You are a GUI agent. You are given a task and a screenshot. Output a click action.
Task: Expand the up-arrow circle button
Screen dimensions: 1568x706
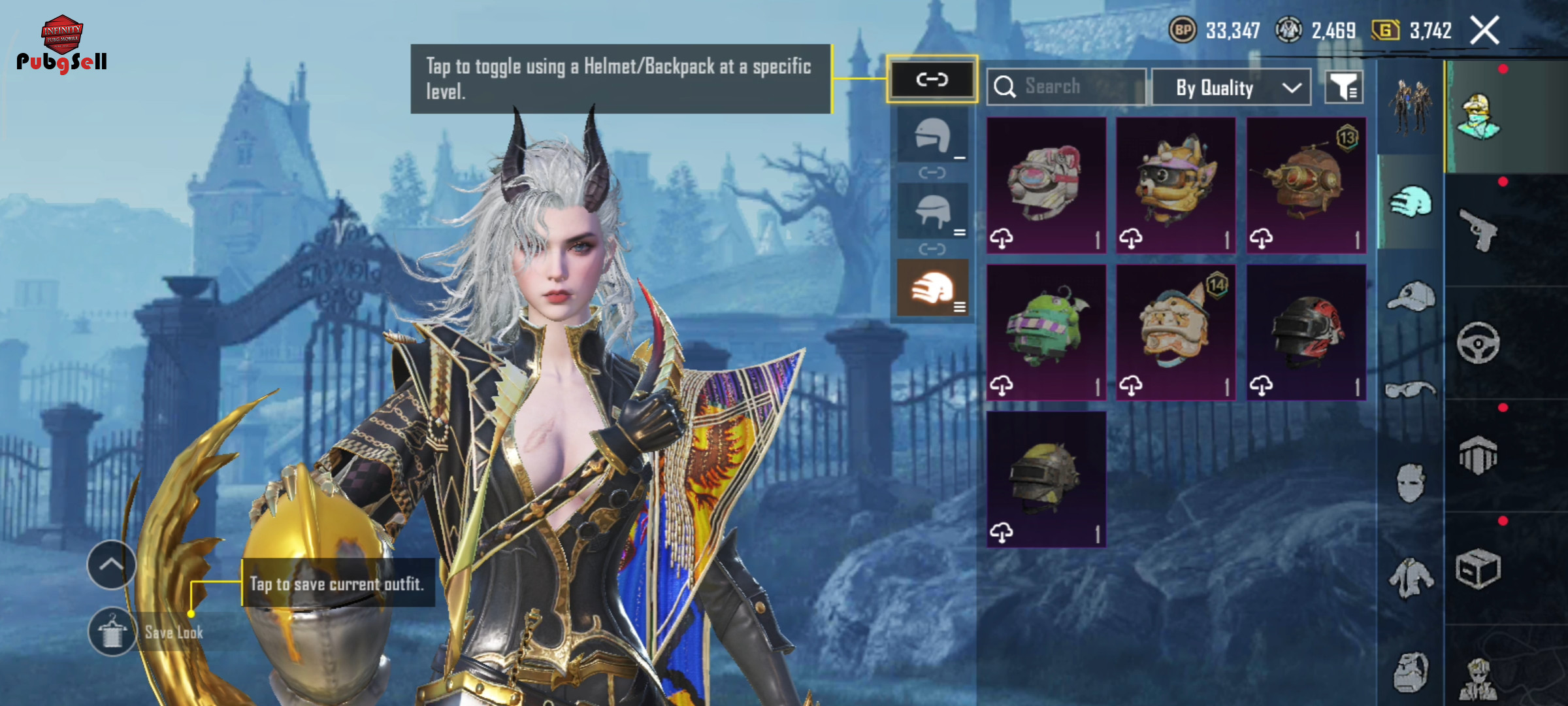(x=111, y=565)
